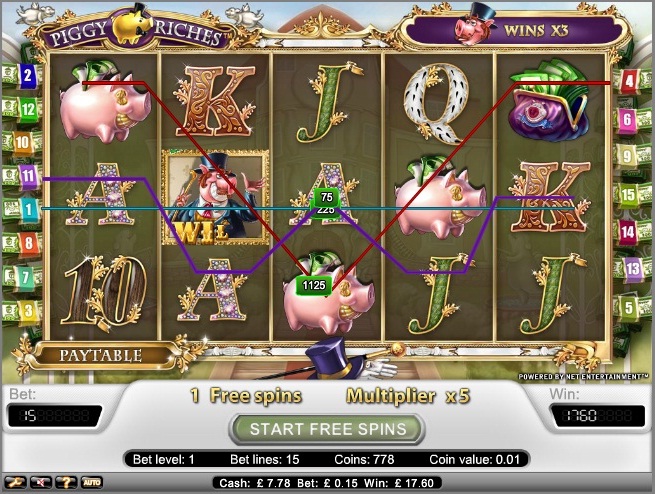Select bet line 9 marker
The width and height of the screenshot is (655, 494).
pos(628,156)
